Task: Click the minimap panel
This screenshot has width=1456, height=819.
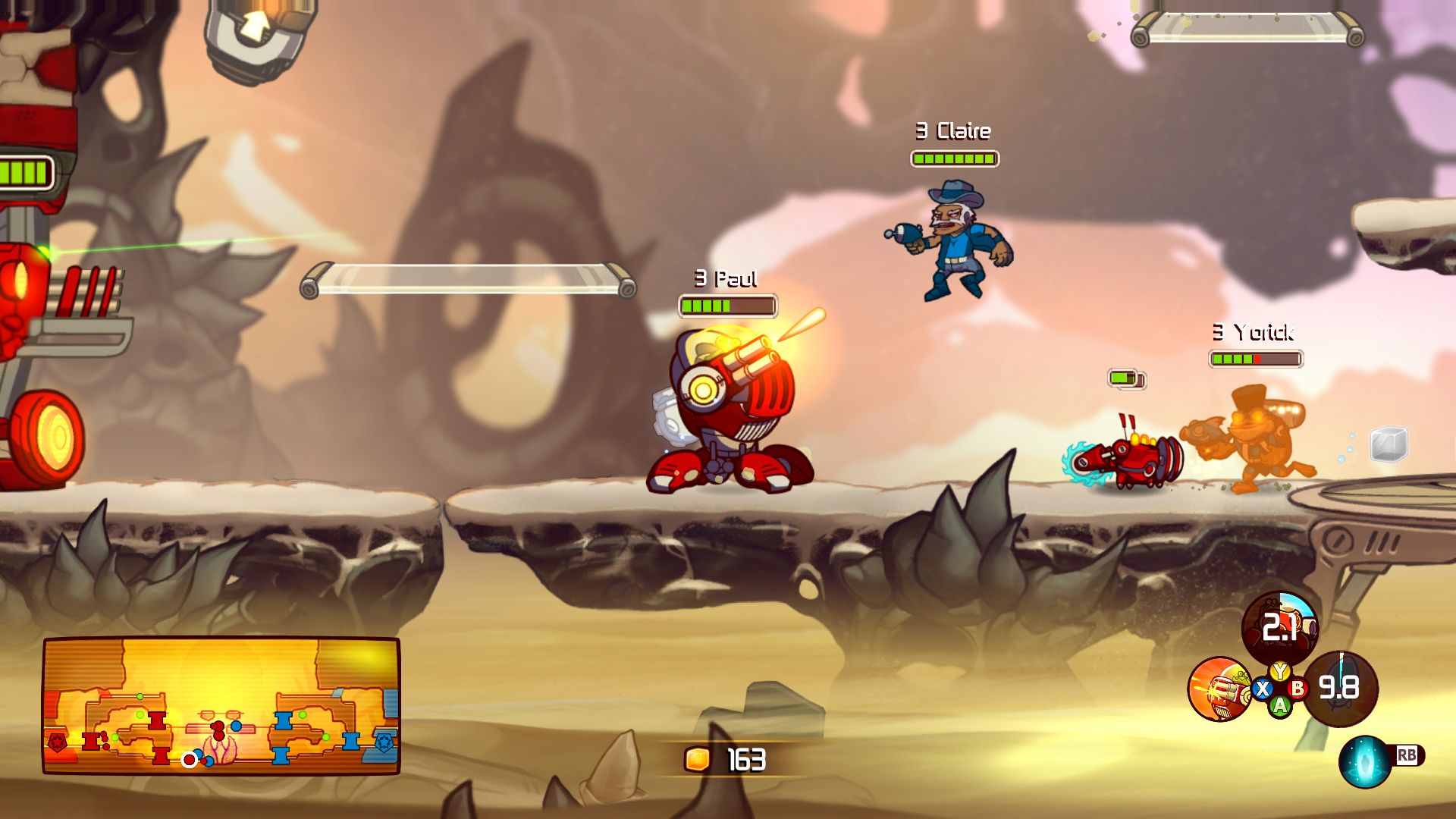Action: [x=221, y=705]
